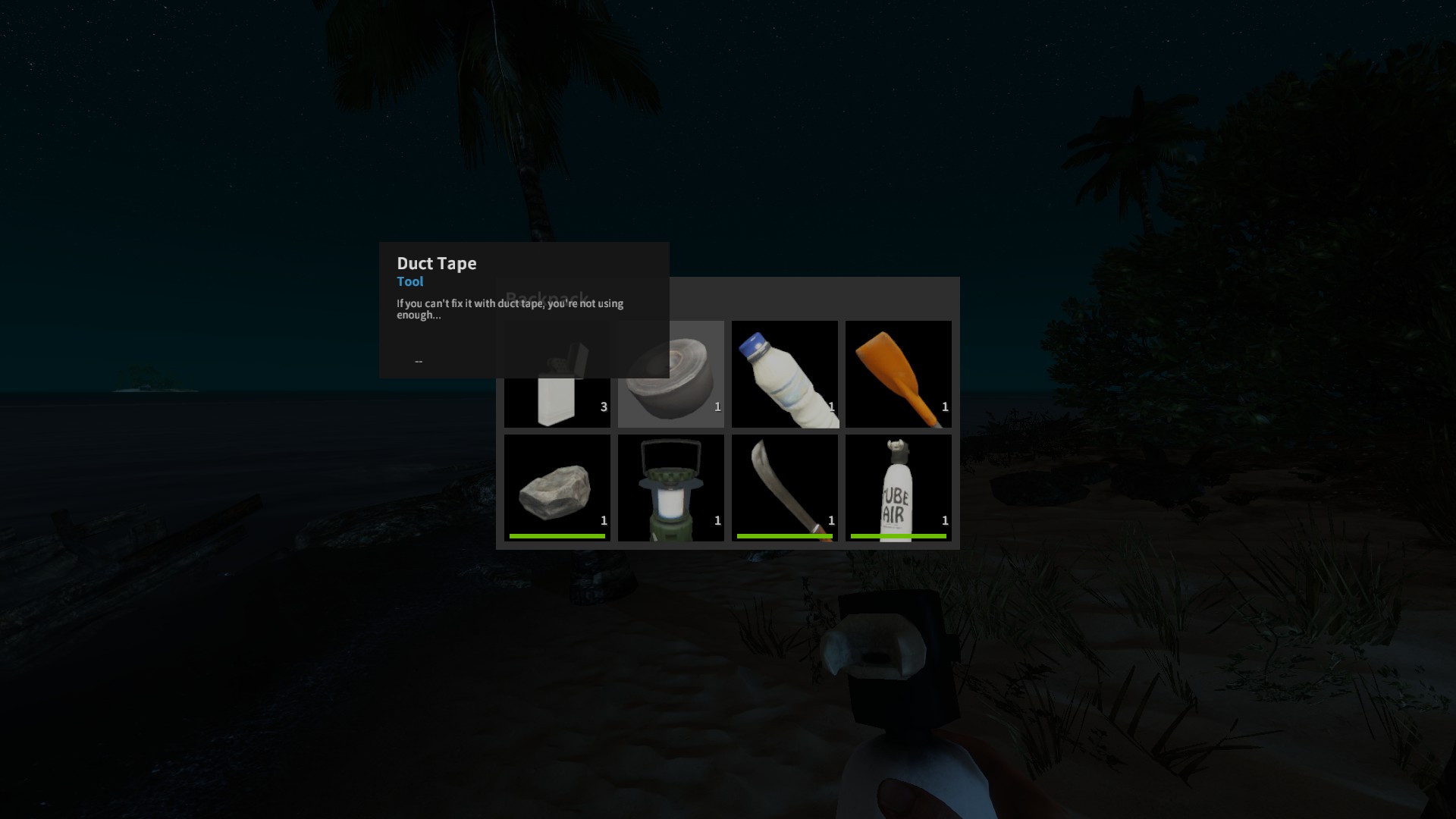
Task: Click the rock item slot
Action: pyautogui.click(x=557, y=488)
